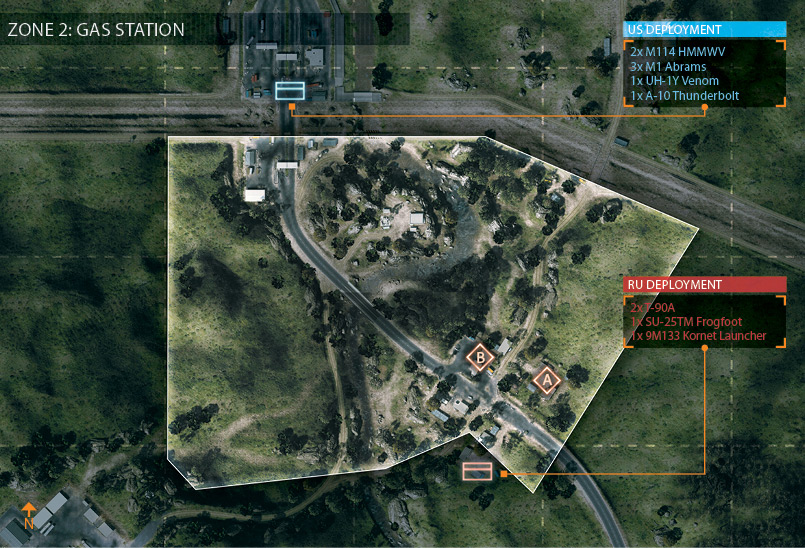Open the RU Deployment panel header
The image size is (805, 548).
click(705, 285)
